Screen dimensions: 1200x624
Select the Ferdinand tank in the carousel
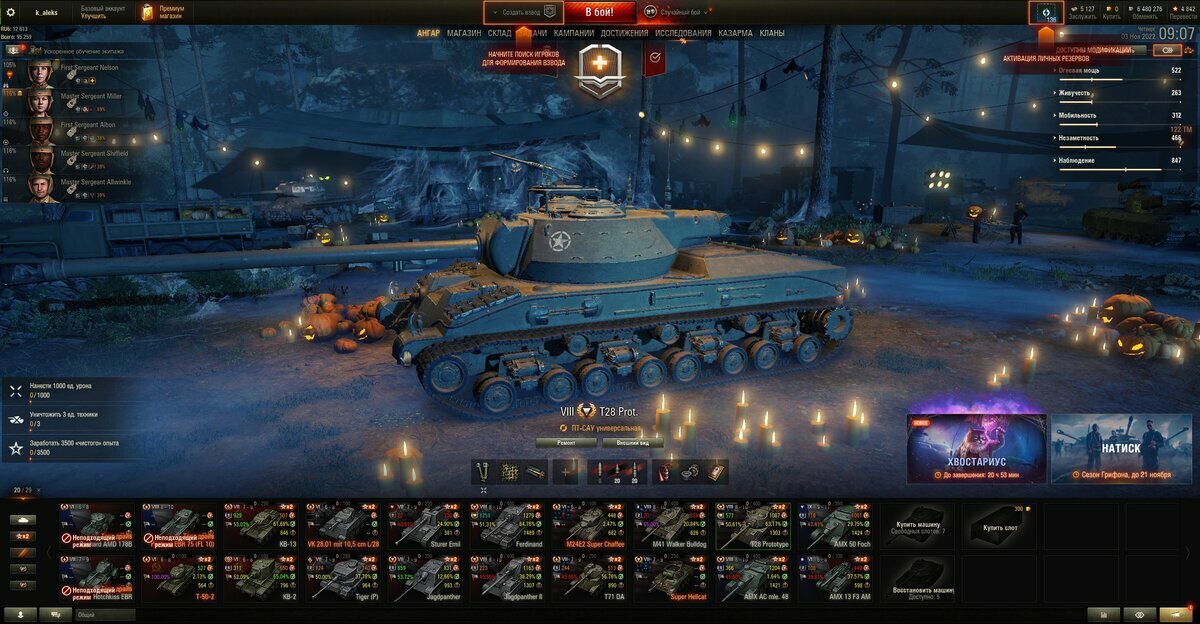507,526
